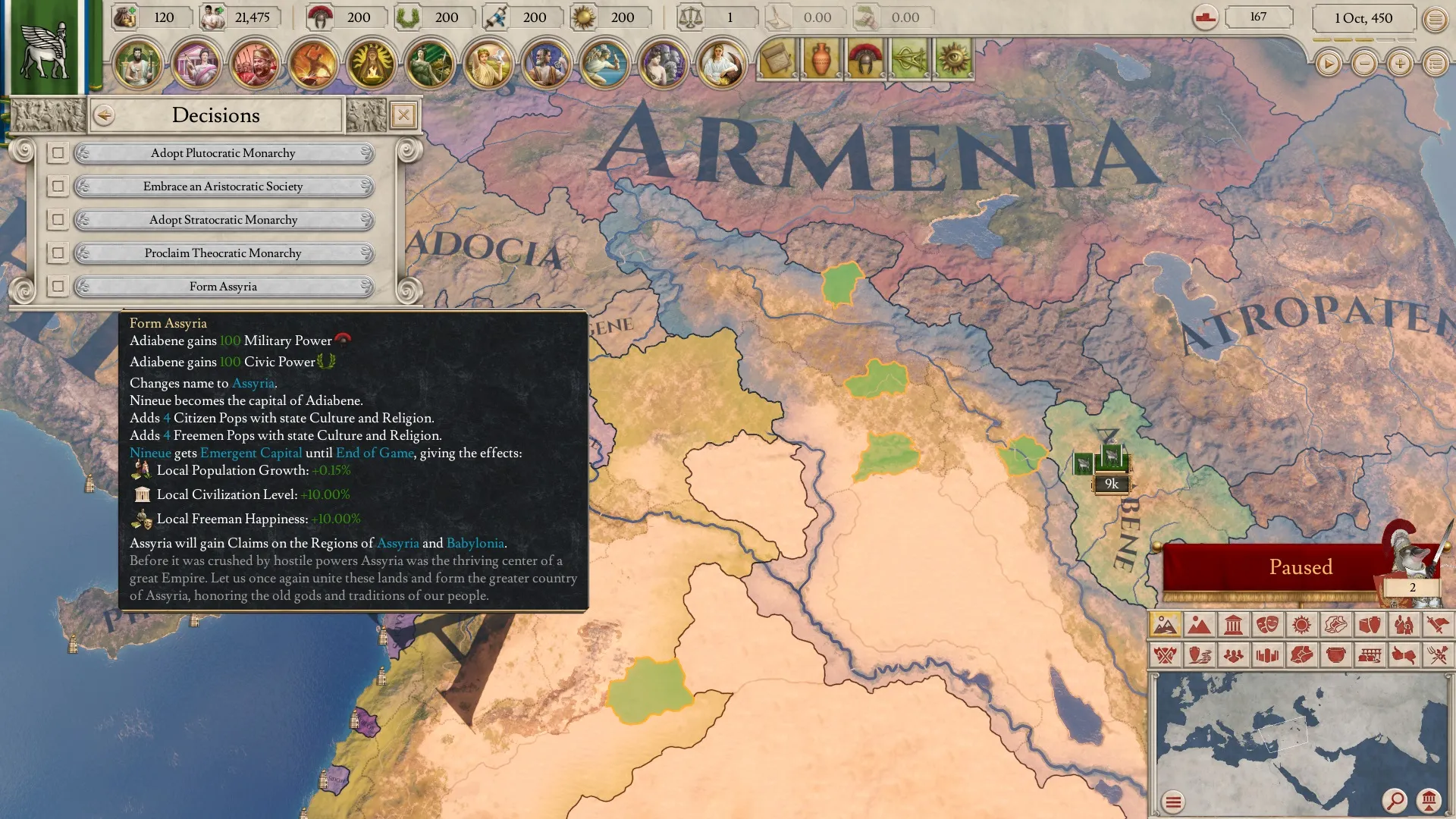Resume the game with the play button
This screenshot has height=819, width=1456.
coord(1328,64)
